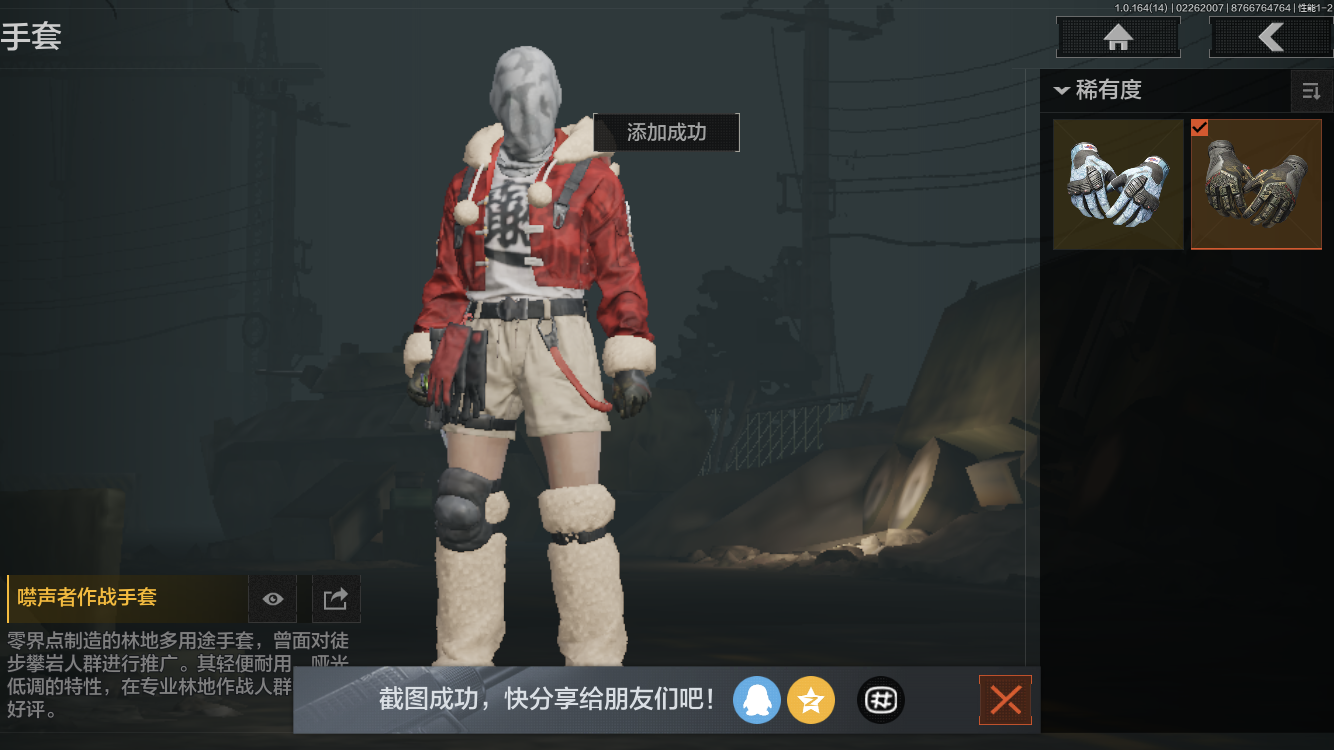This screenshot has width=1334, height=750.
Task: Click the 性能1-2 status indicator
Action: (x=1310, y=8)
